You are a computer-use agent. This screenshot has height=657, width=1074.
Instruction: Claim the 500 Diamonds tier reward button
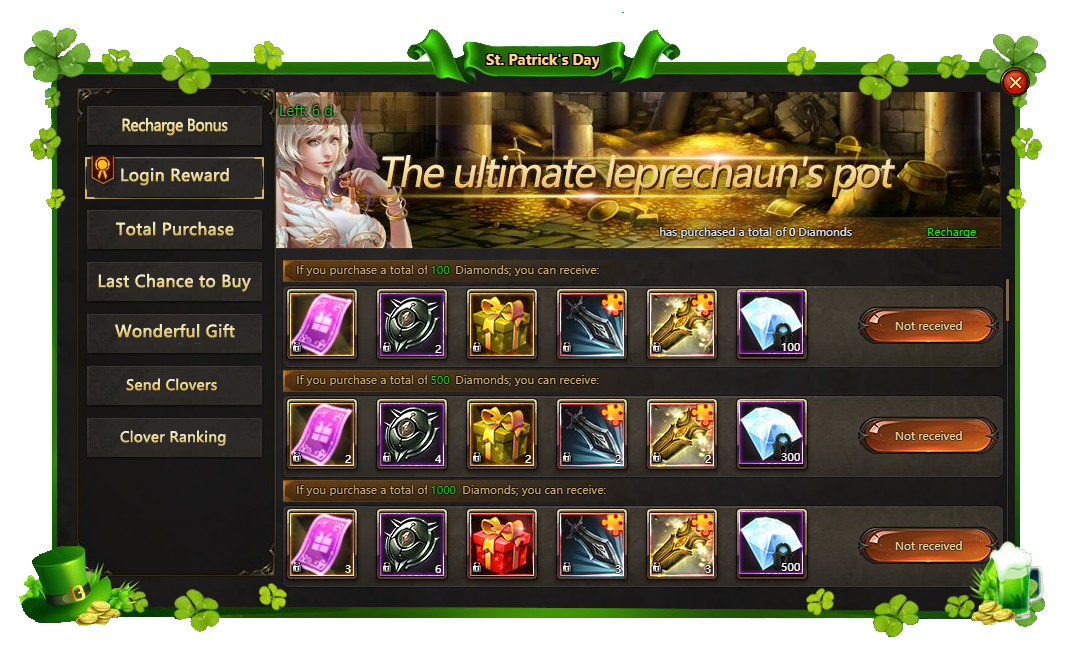[928, 436]
